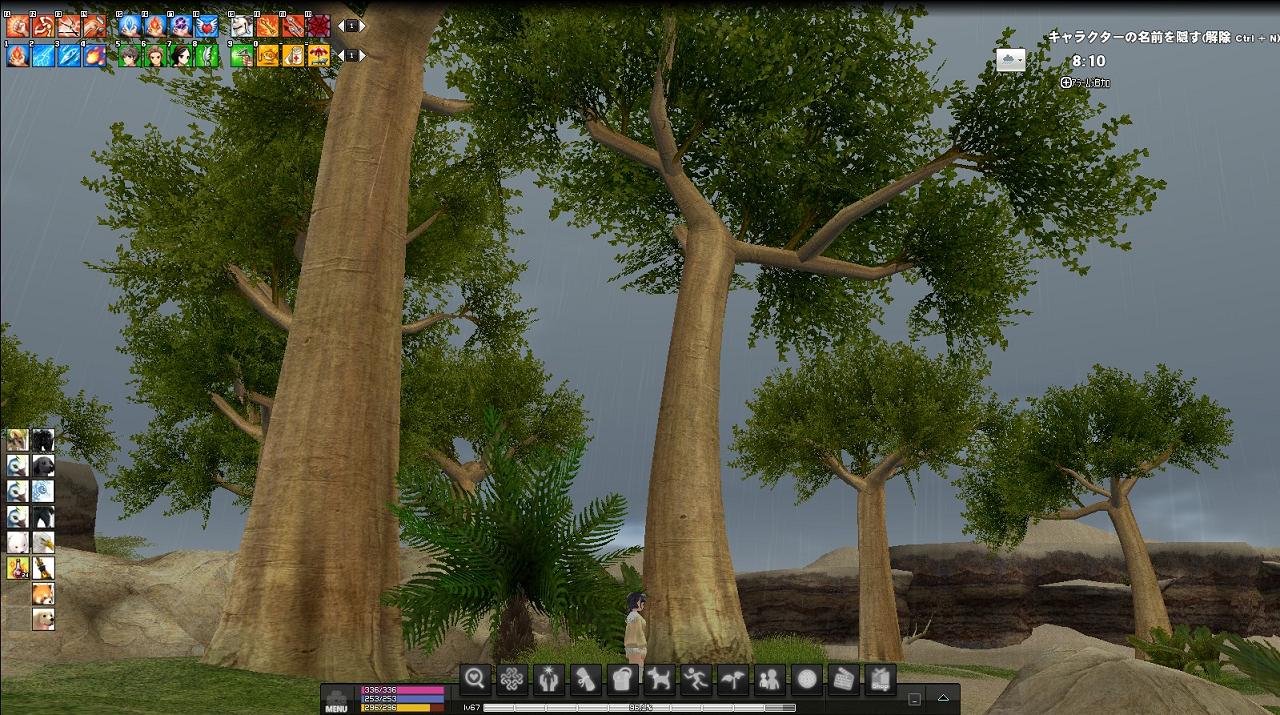
Task: Use the winged heart skill
Action: (x=206, y=26)
